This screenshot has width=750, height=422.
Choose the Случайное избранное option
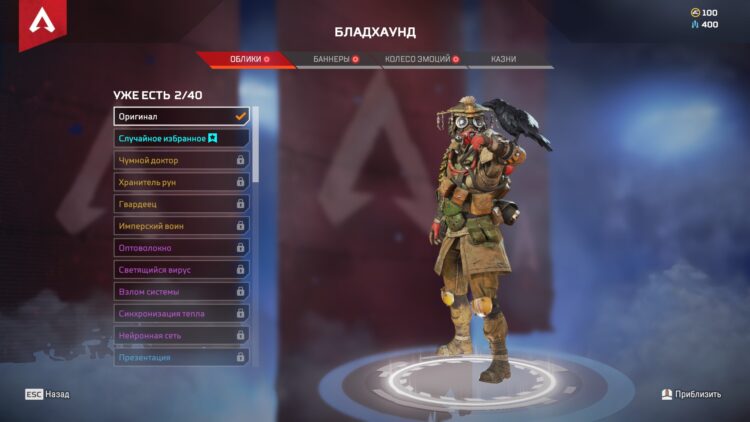pyautogui.click(x=181, y=138)
